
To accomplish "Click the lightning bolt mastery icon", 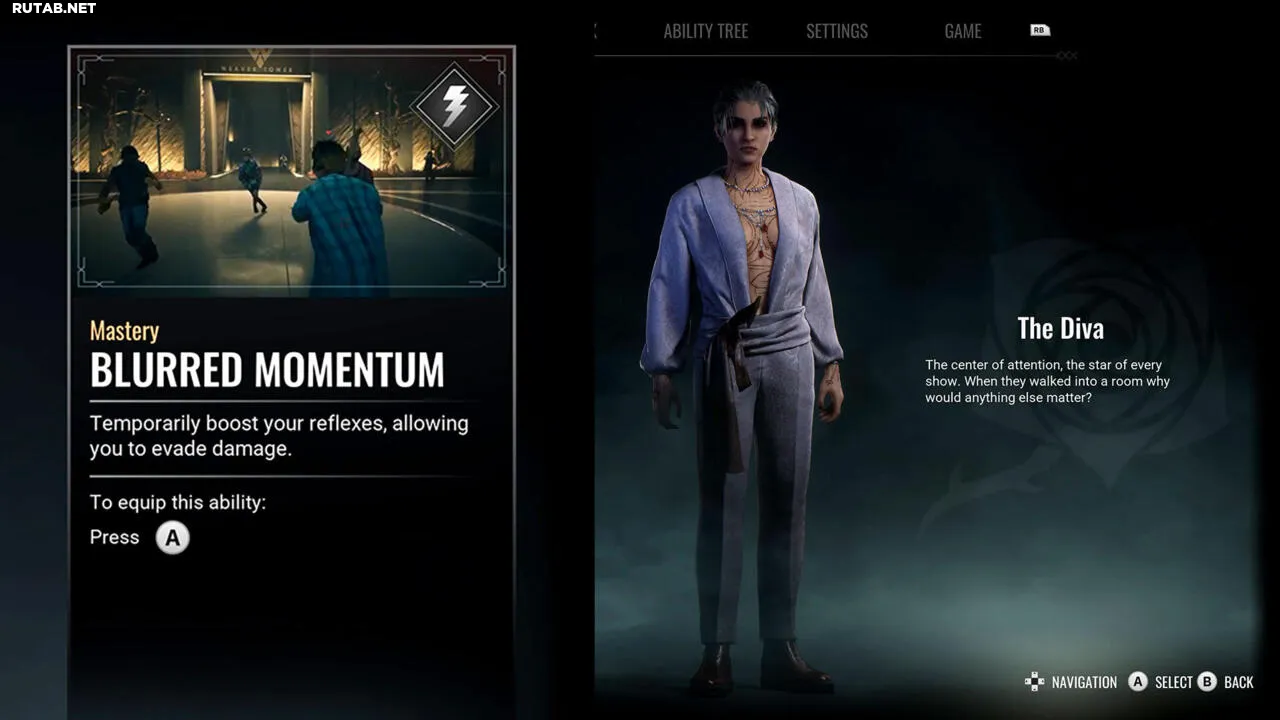I will tap(455, 106).
